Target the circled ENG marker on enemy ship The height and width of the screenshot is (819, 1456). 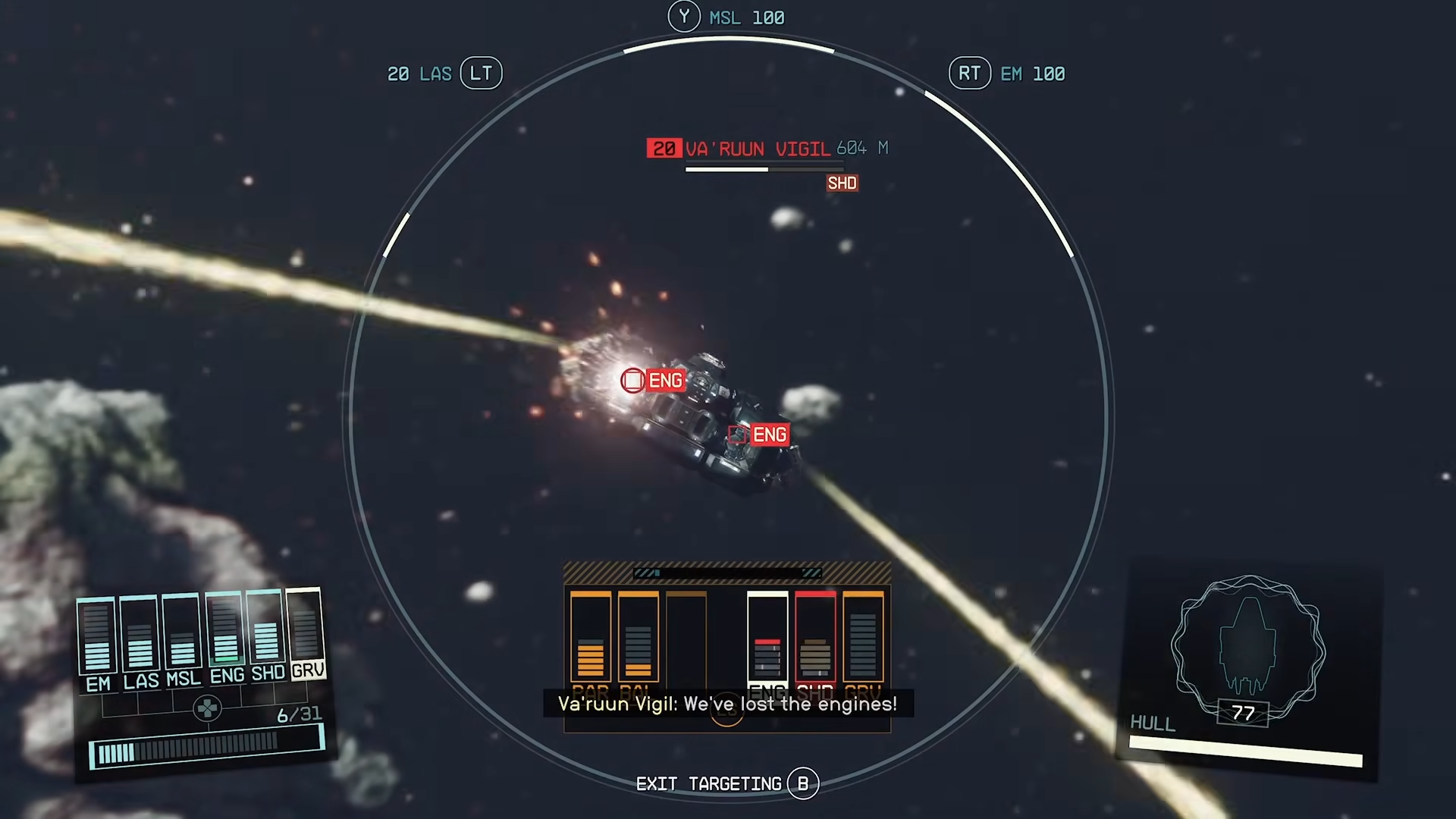point(633,380)
